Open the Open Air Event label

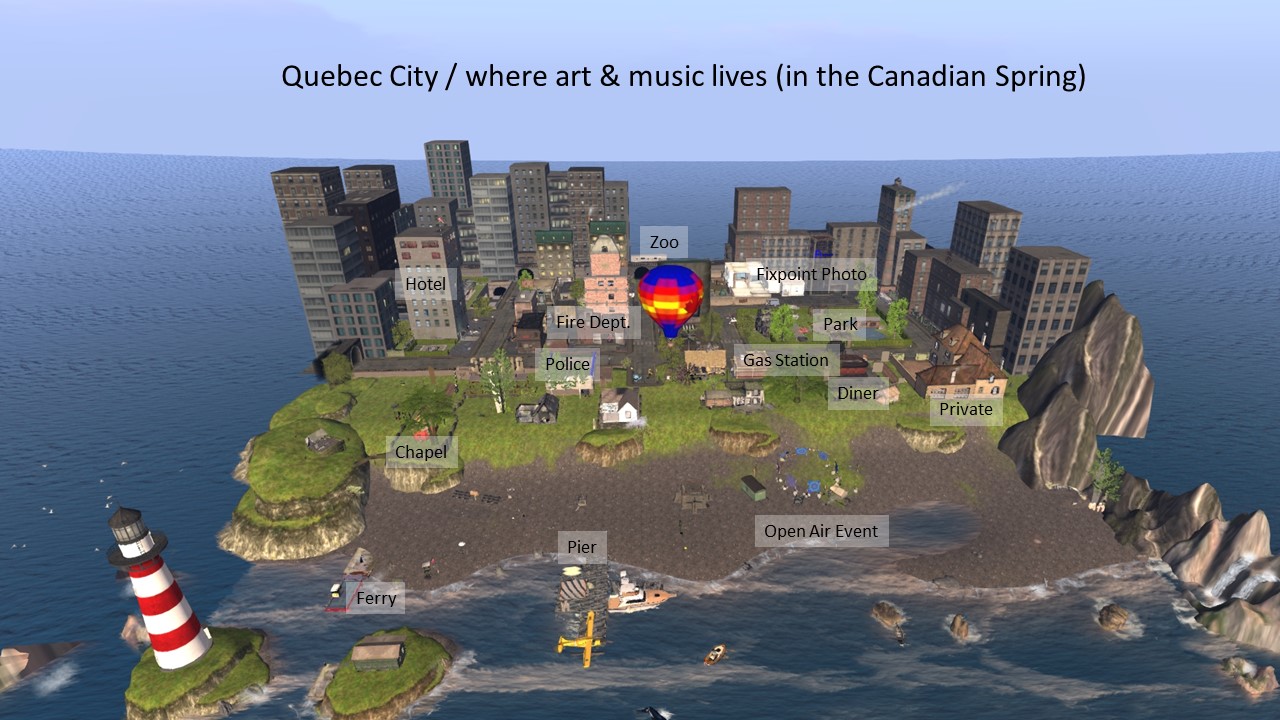820,531
